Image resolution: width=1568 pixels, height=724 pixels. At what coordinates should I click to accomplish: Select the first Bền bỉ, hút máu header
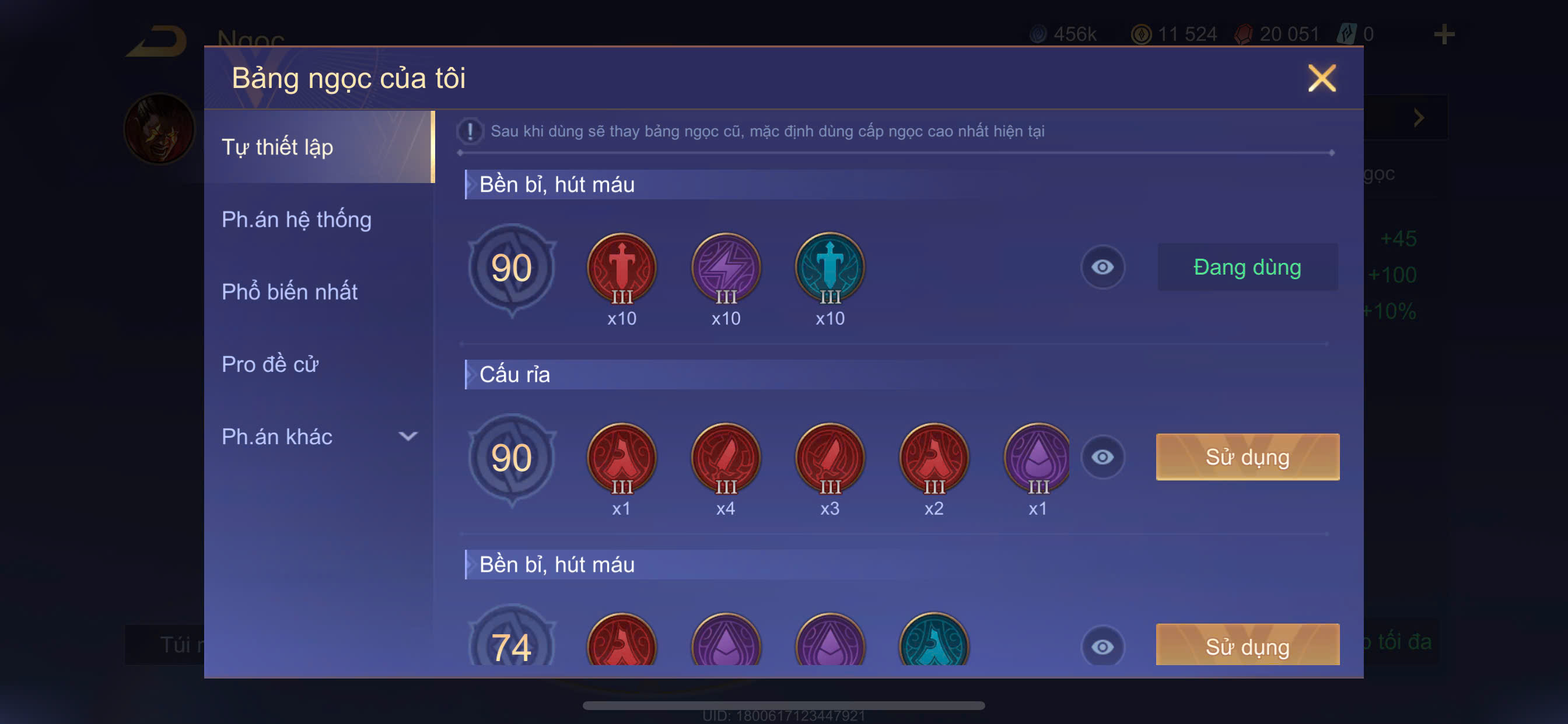tap(556, 184)
